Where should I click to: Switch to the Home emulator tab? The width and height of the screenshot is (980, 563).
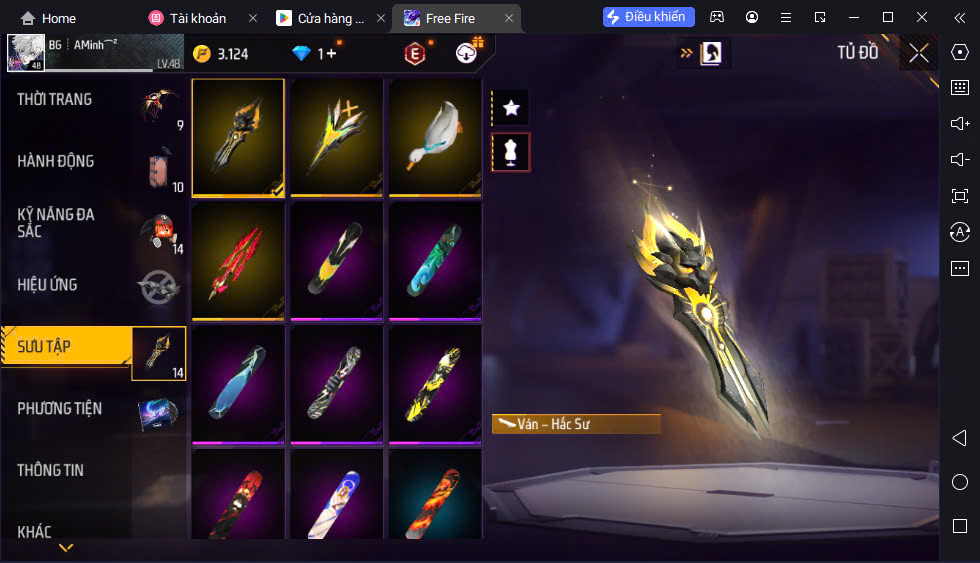48,18
